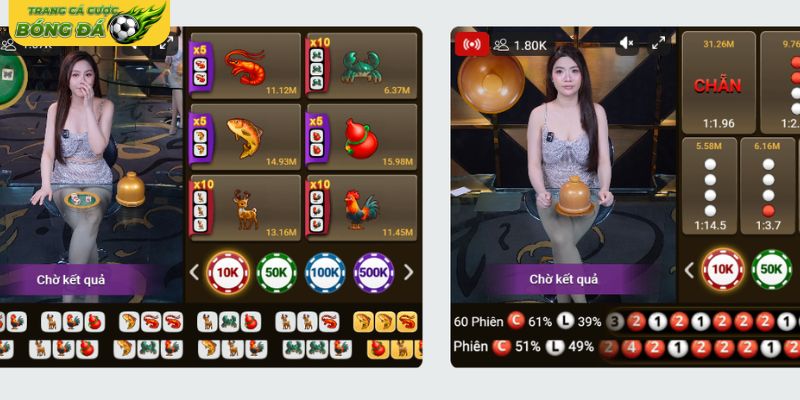Screen dimensions: 800x400
Task: Select the 1:14.5 payout tile
Action: coord(707,185)
